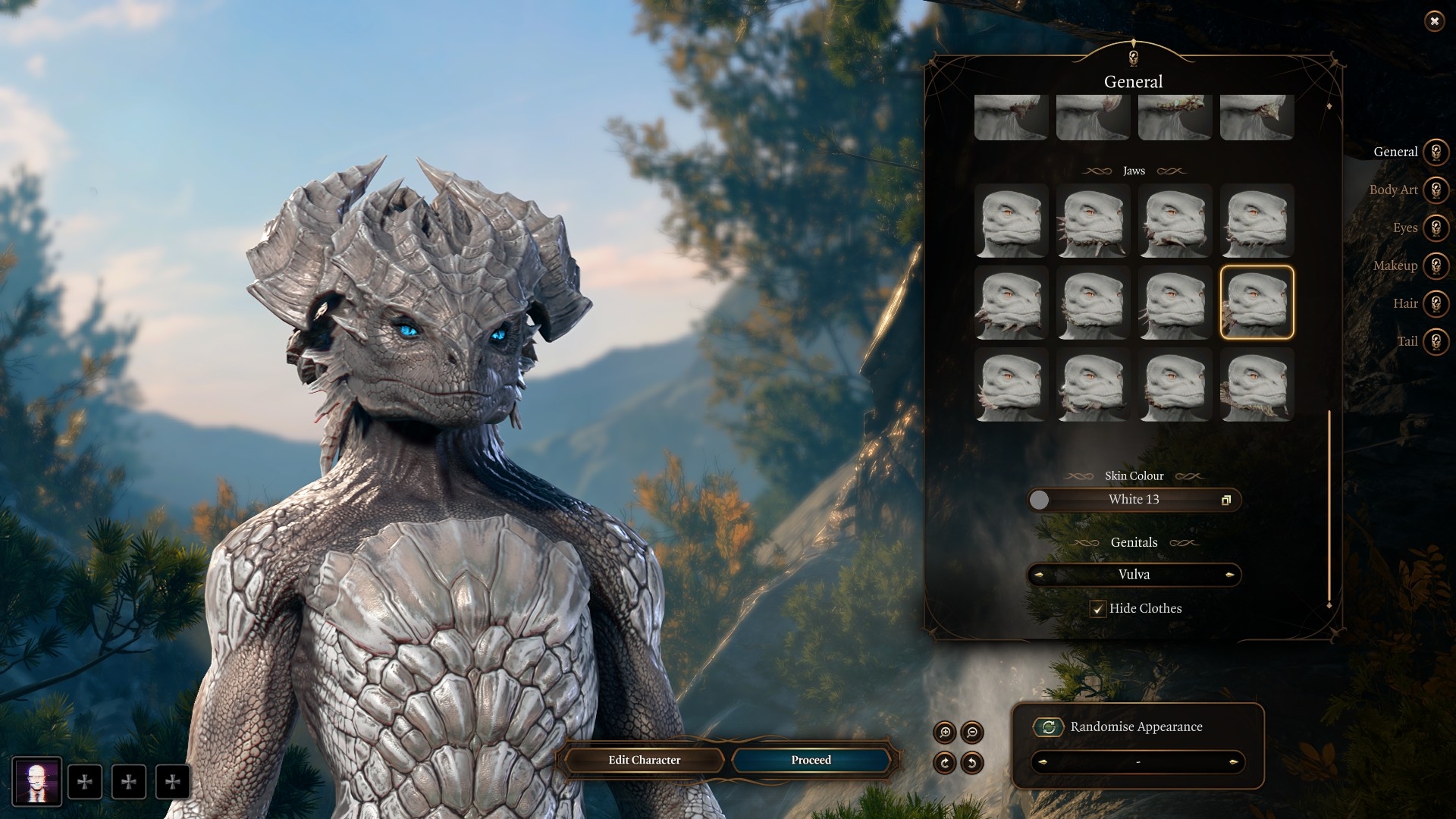The width and height of the screenshot is (1456, 819).
Task: Open the Tail tab
Action: tap(1435, 341)
